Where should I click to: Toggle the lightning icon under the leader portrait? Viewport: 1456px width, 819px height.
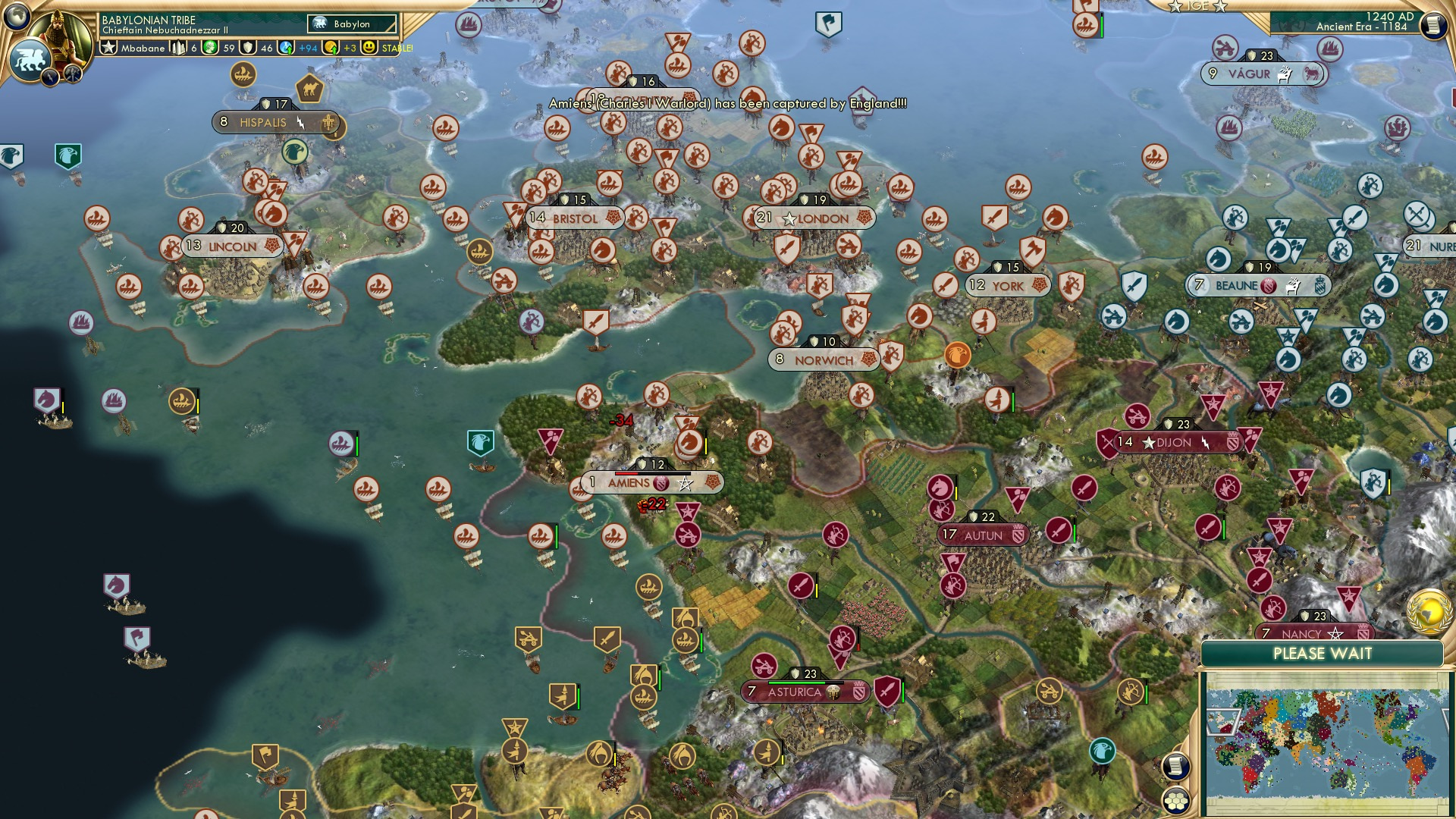tap(51, 77)
